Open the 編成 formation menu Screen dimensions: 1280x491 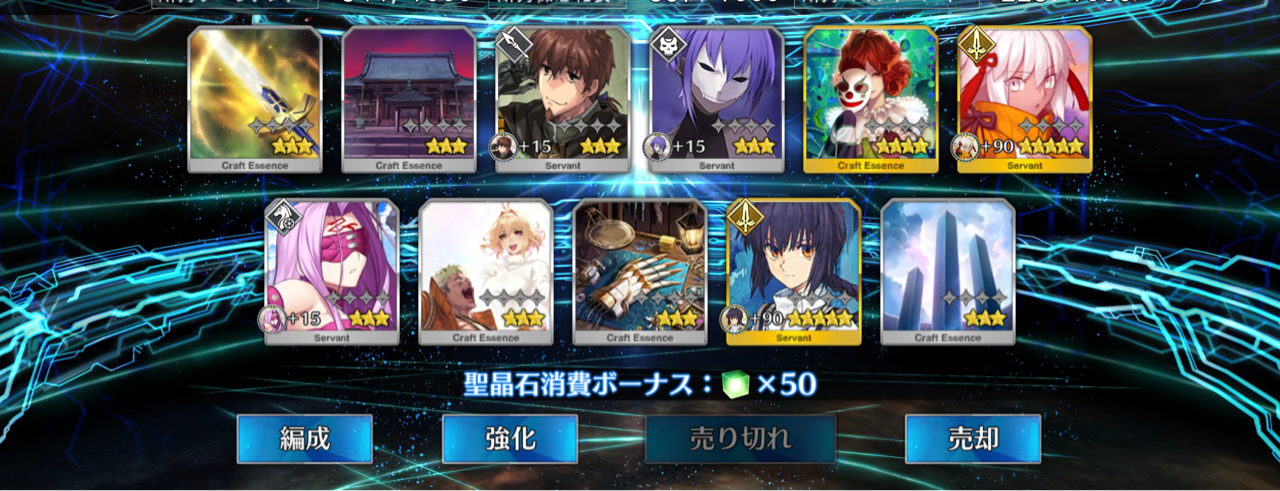coord(304,439)
